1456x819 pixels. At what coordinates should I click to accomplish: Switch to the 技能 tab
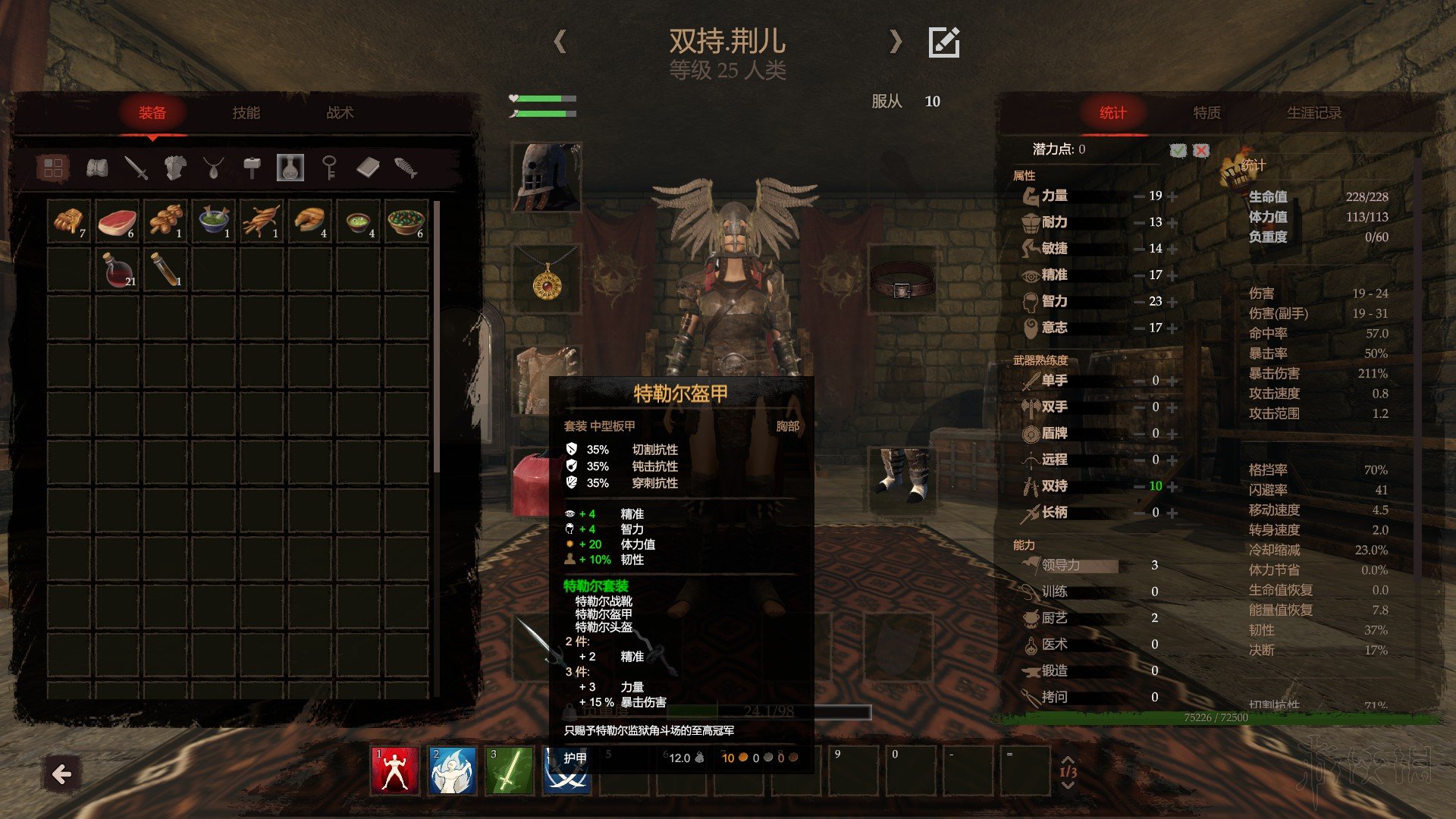pyautogui.click(x=246, y=113)
